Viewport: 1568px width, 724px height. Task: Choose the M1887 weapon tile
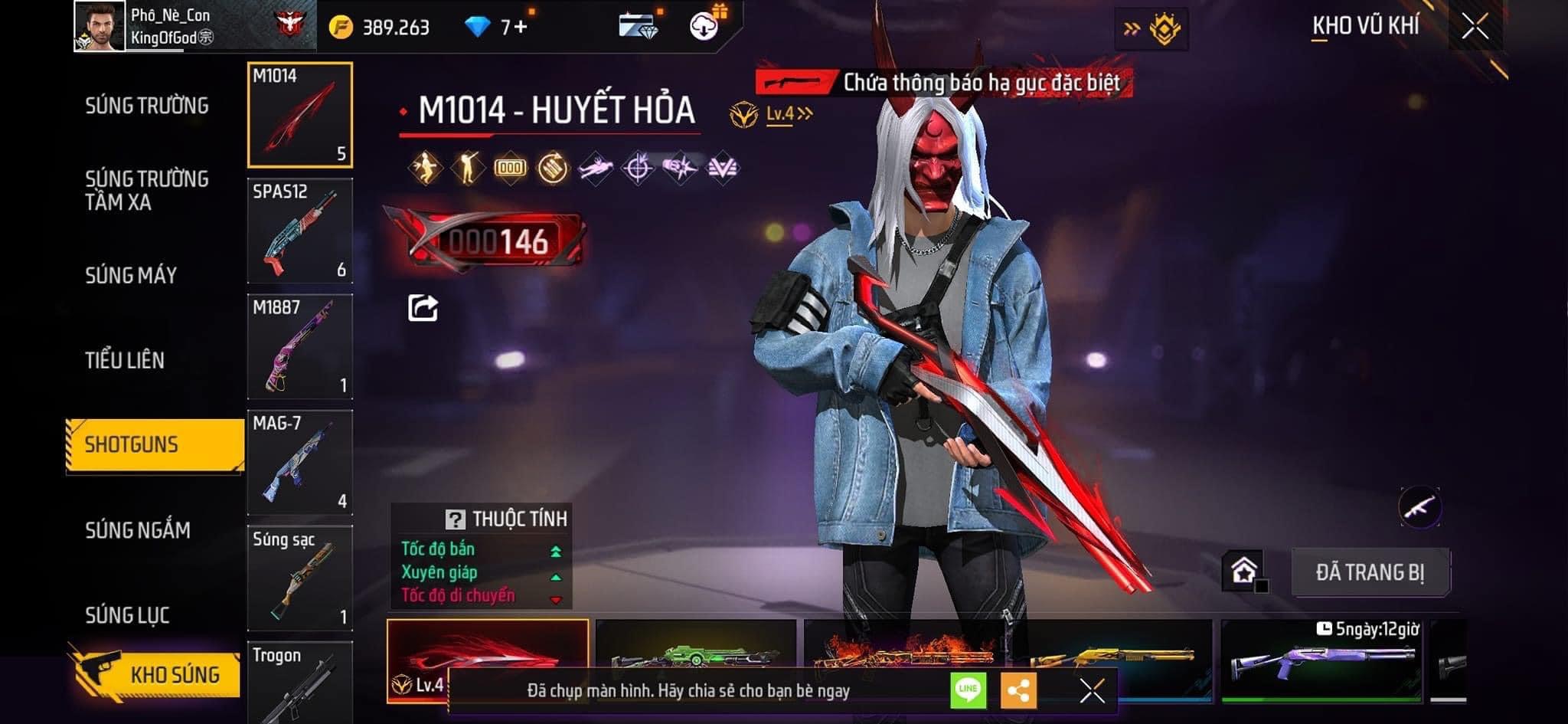300,346
